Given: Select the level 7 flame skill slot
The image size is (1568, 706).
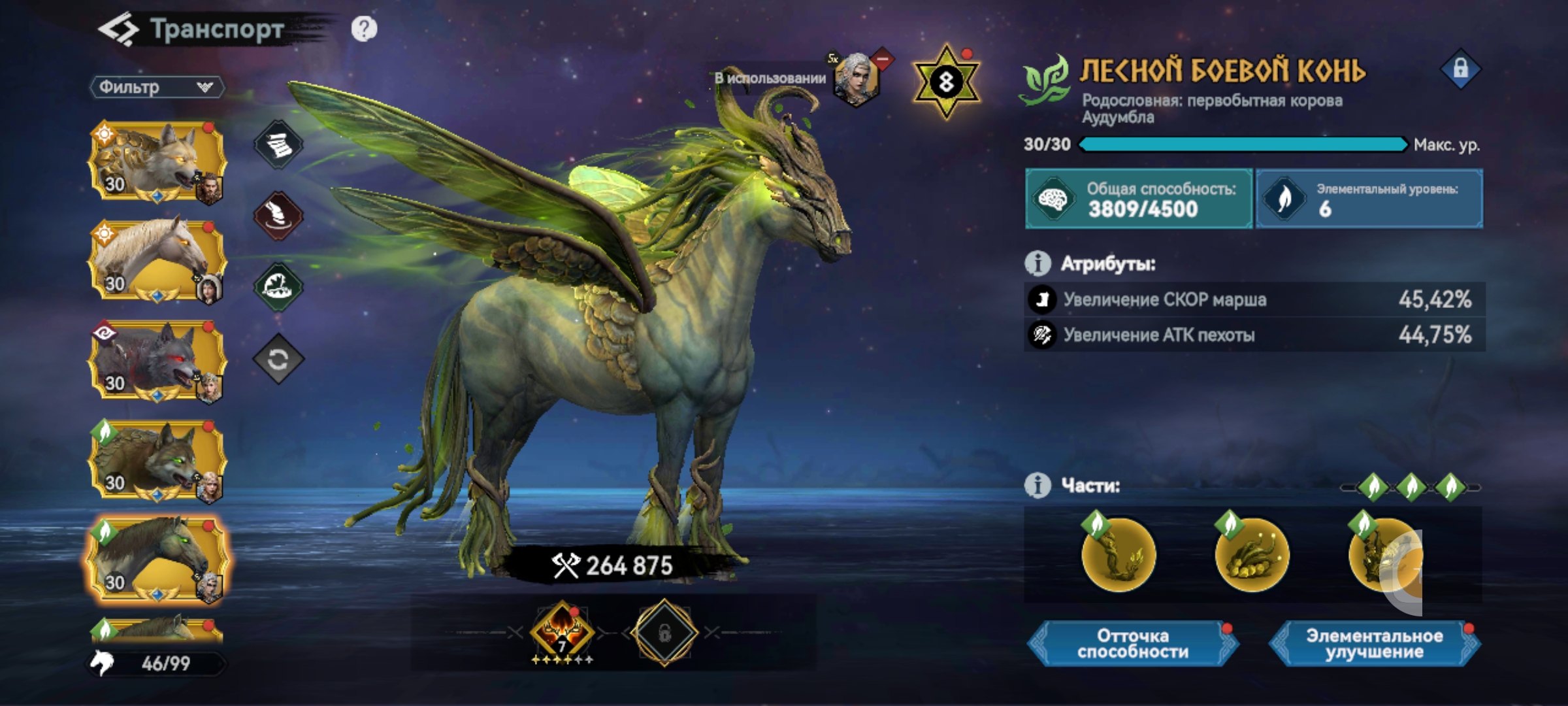Looking at the screenshot, I should pyautogui.click(x=562, y=632).
